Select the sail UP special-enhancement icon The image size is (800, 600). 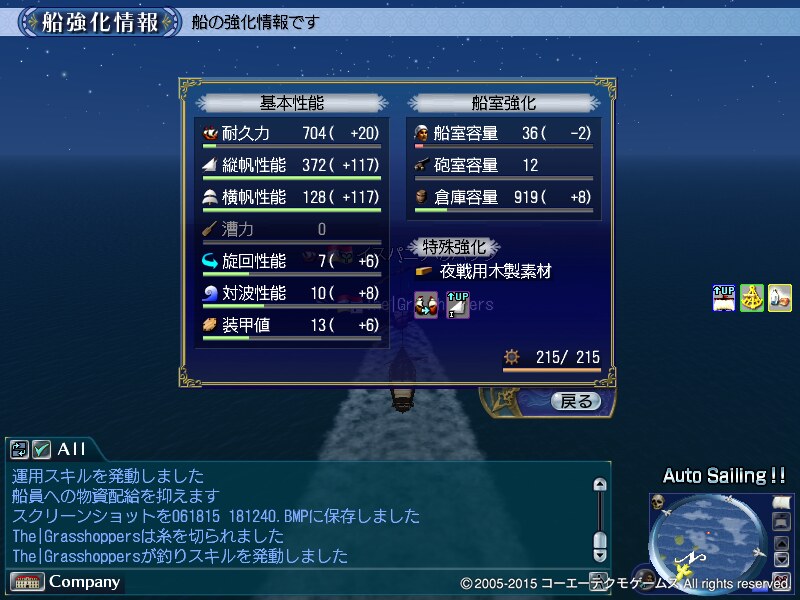click(457, 304)
